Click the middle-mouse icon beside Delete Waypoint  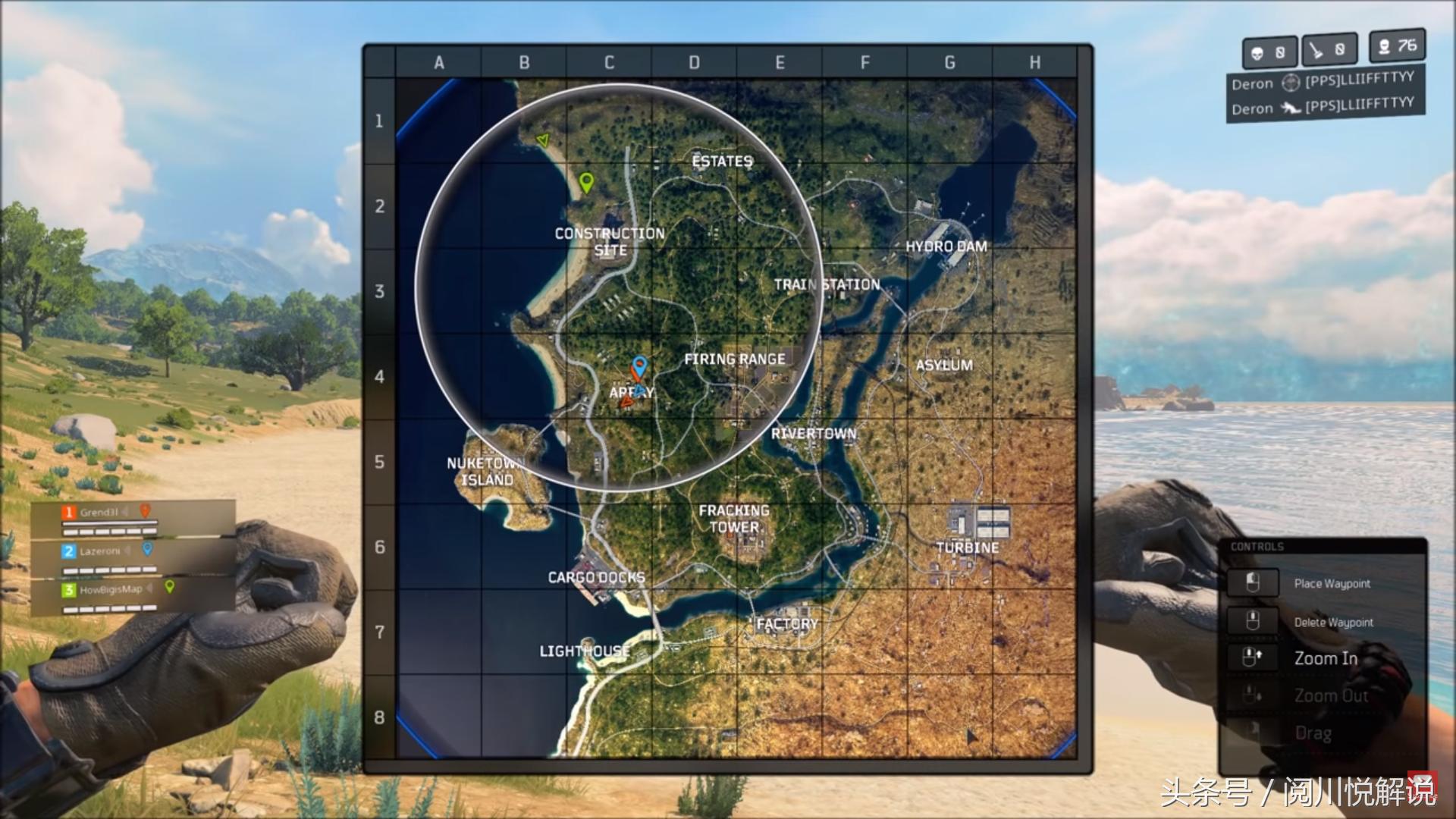[x=1252, y=620]
